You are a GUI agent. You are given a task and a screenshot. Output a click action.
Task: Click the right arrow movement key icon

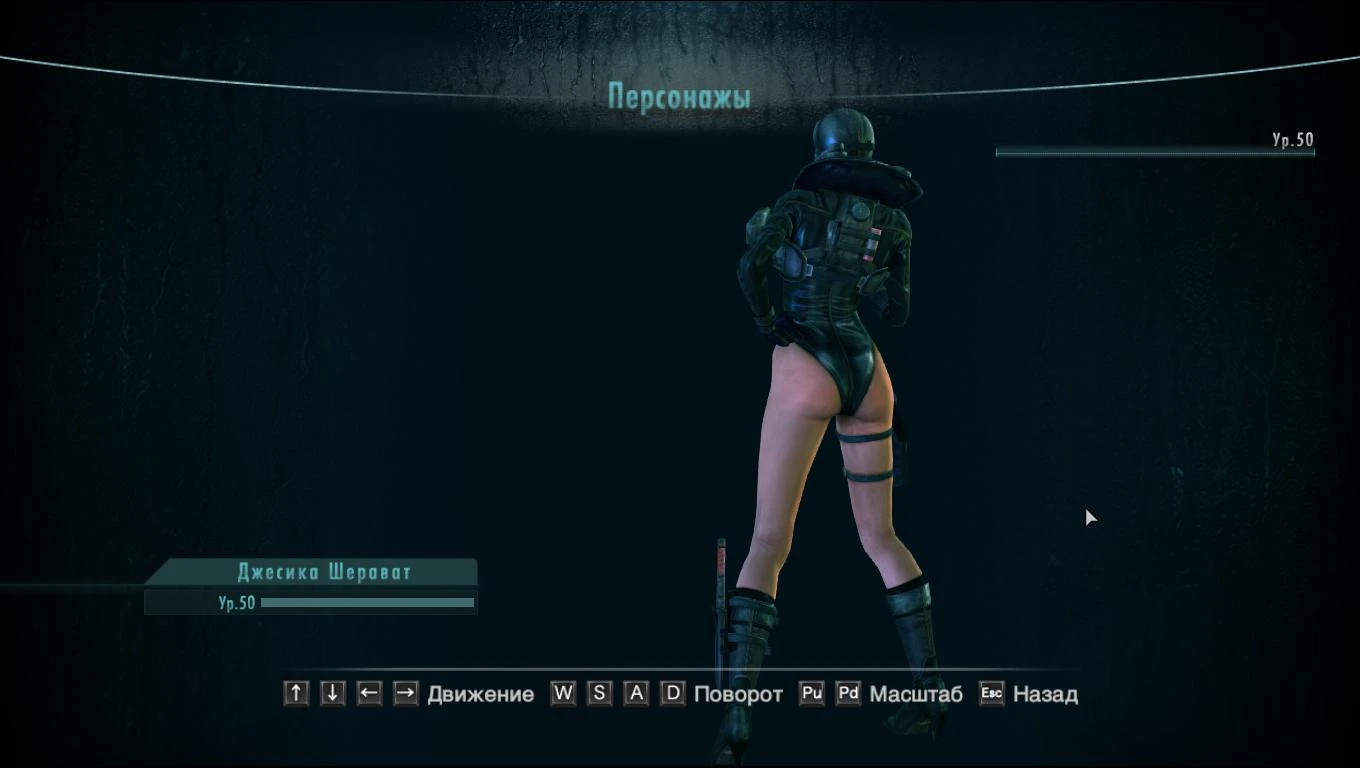click(404, 693)
